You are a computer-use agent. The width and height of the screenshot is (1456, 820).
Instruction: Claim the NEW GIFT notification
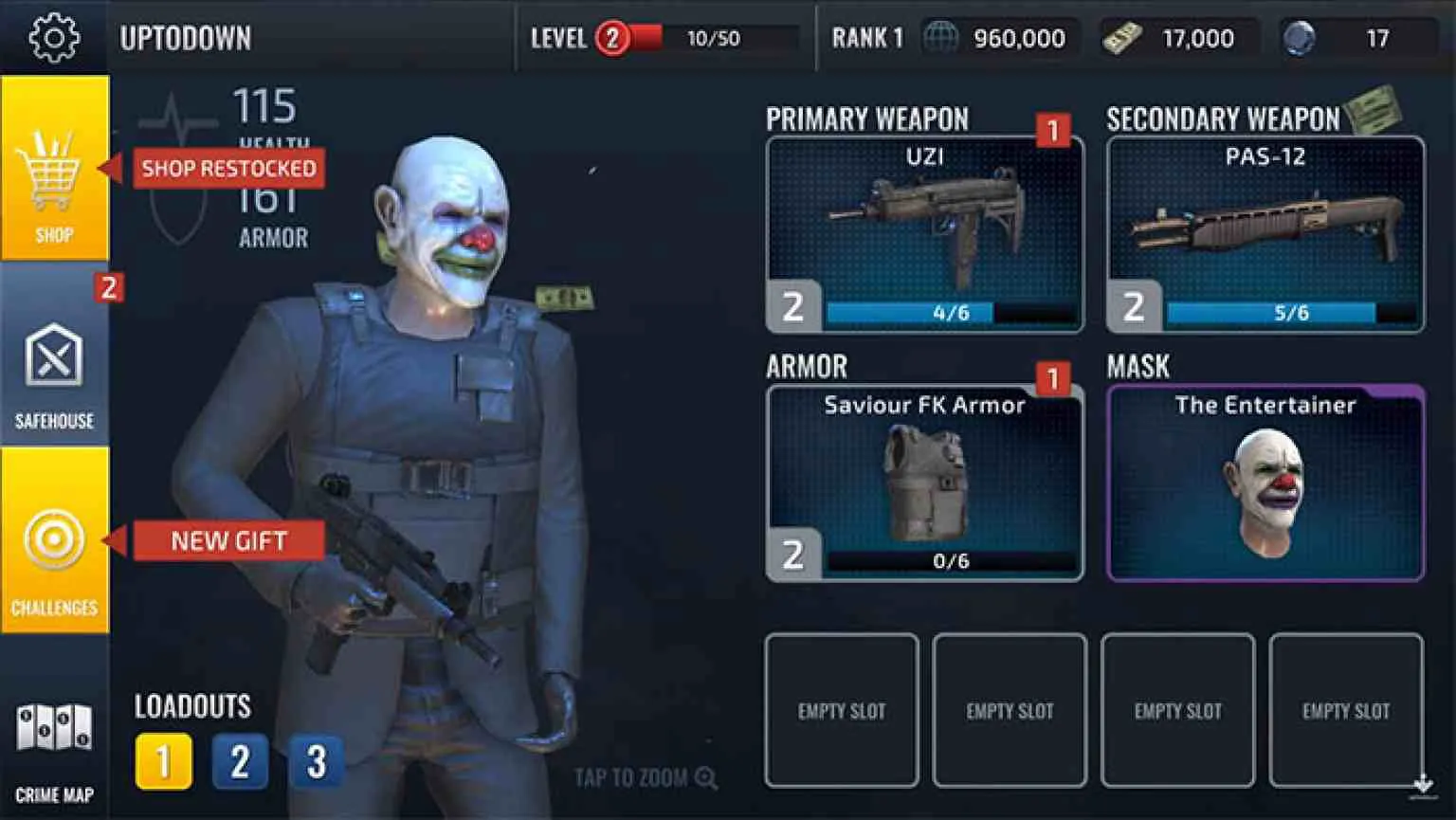[229, 541]
